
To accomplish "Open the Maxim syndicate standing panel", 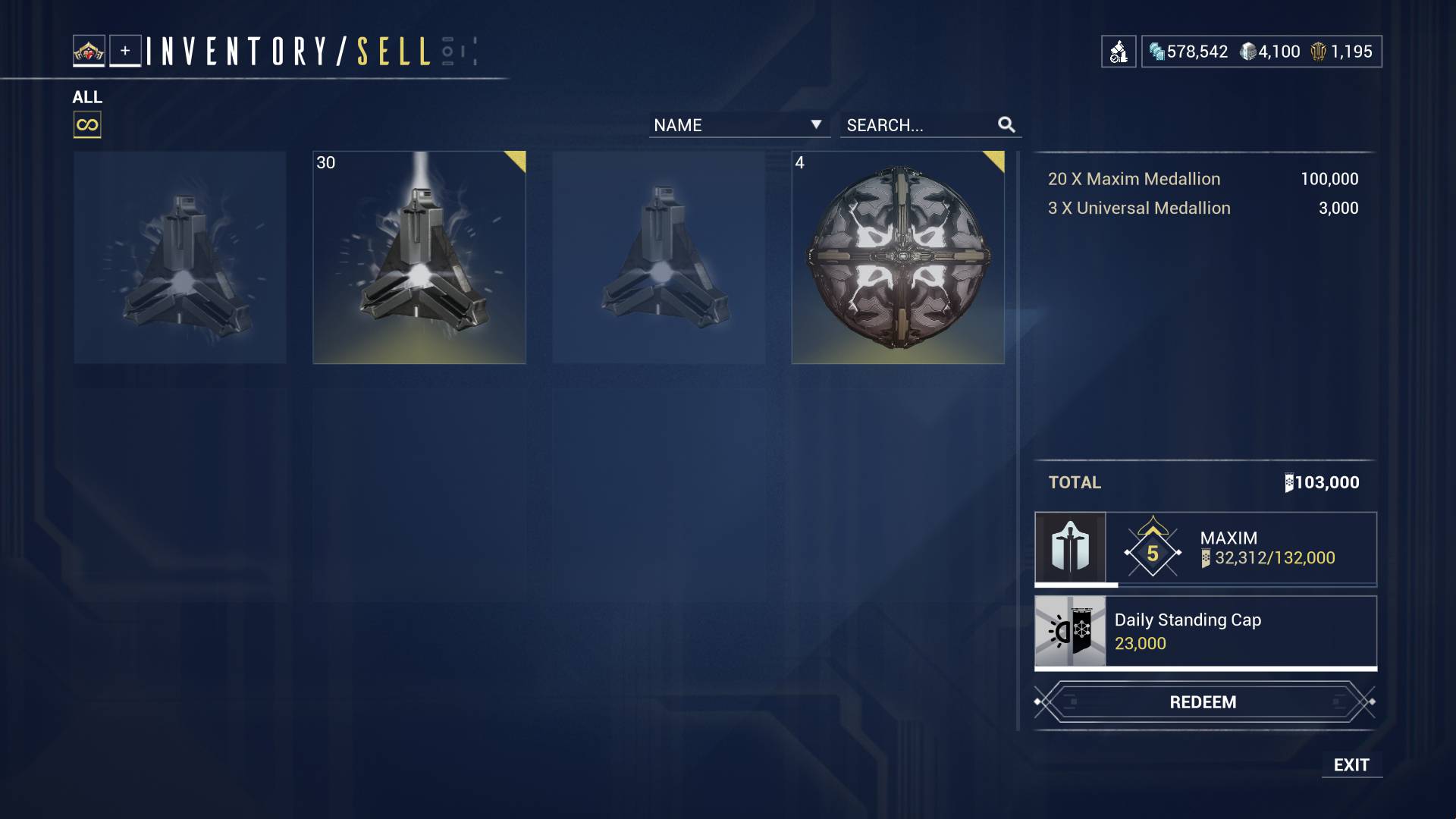I will tap(1205, 549).
